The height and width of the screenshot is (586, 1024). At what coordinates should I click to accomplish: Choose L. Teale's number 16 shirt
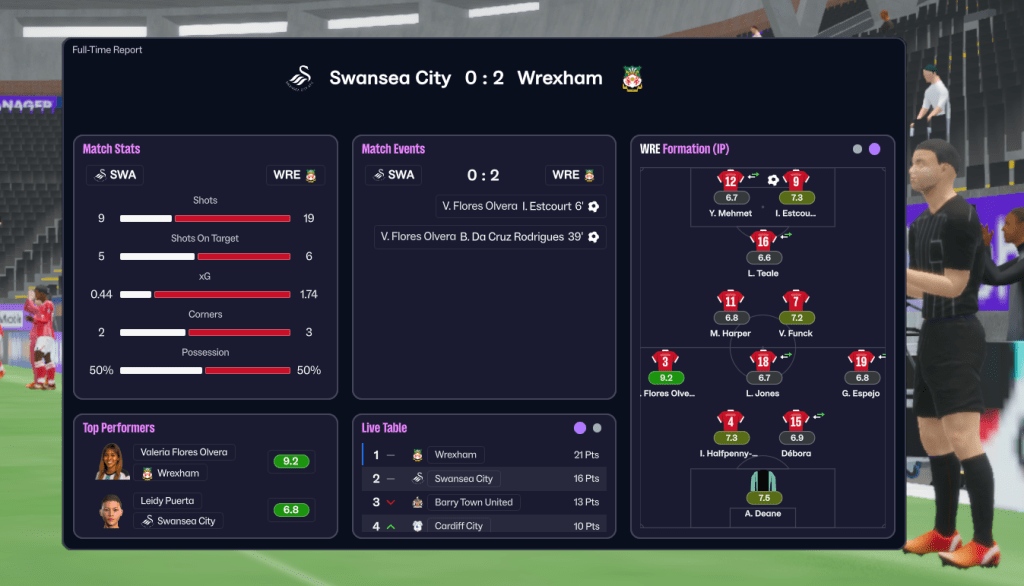(x=763, y=241)
